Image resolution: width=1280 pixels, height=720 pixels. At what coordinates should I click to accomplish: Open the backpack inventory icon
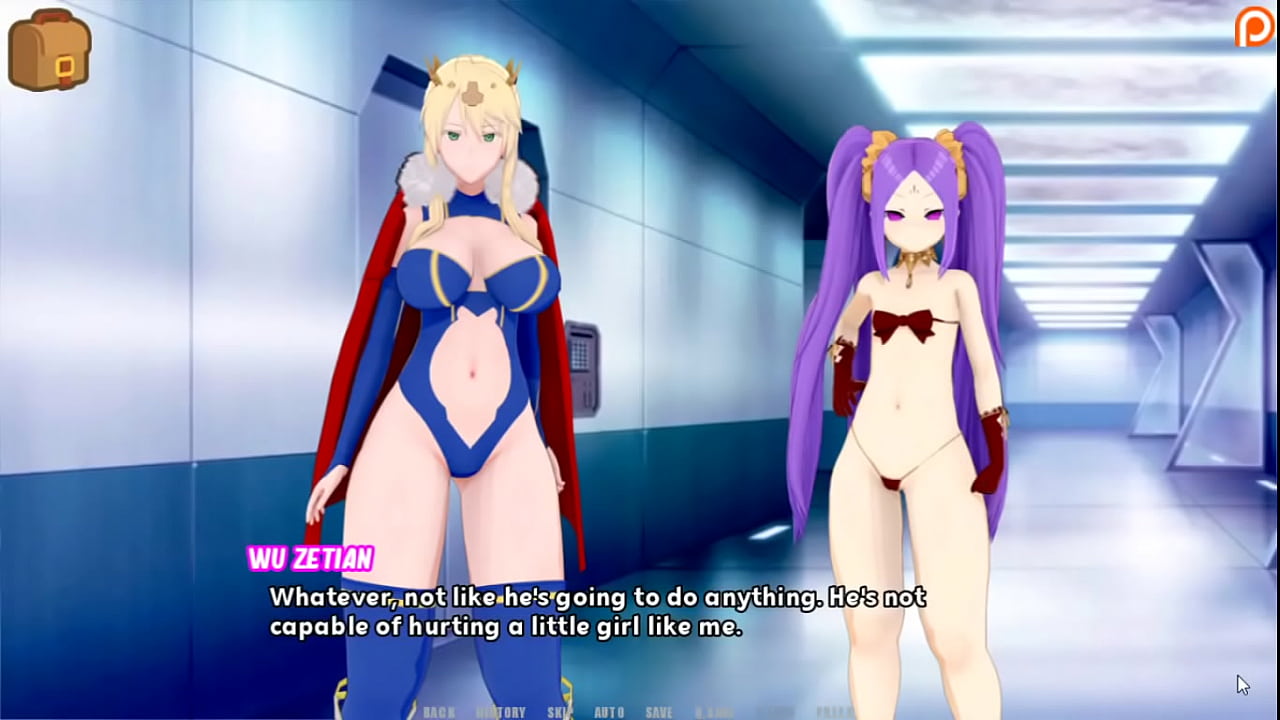click(x=49, y=50)
